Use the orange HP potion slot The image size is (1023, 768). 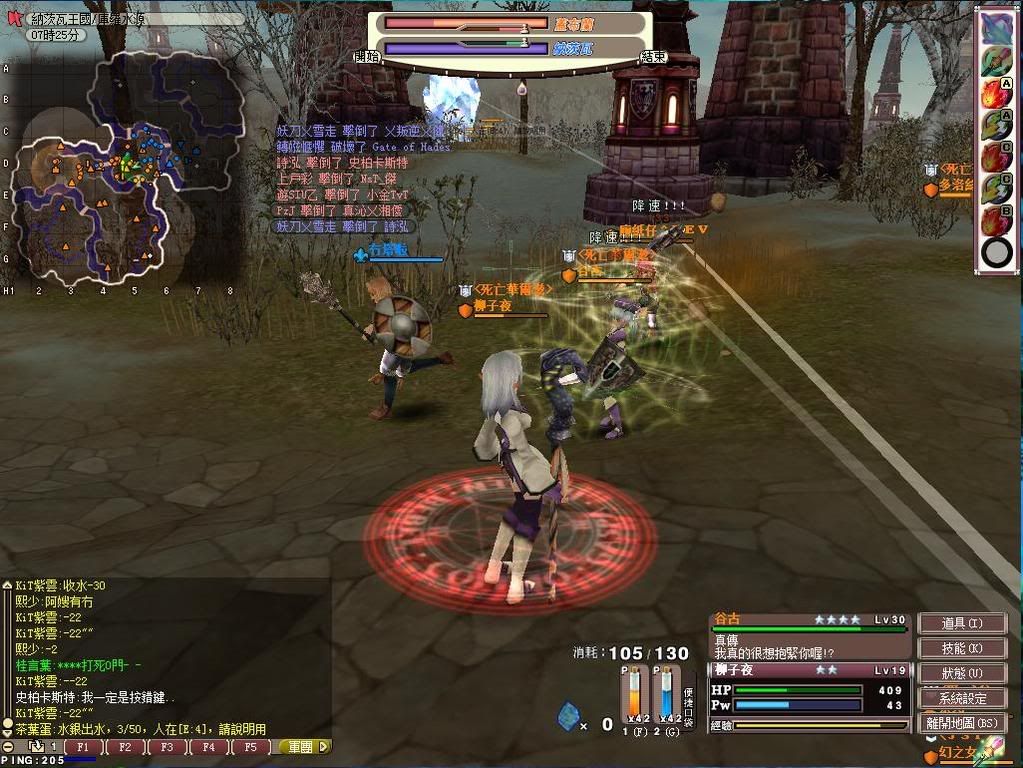click(x=632, y=693)
